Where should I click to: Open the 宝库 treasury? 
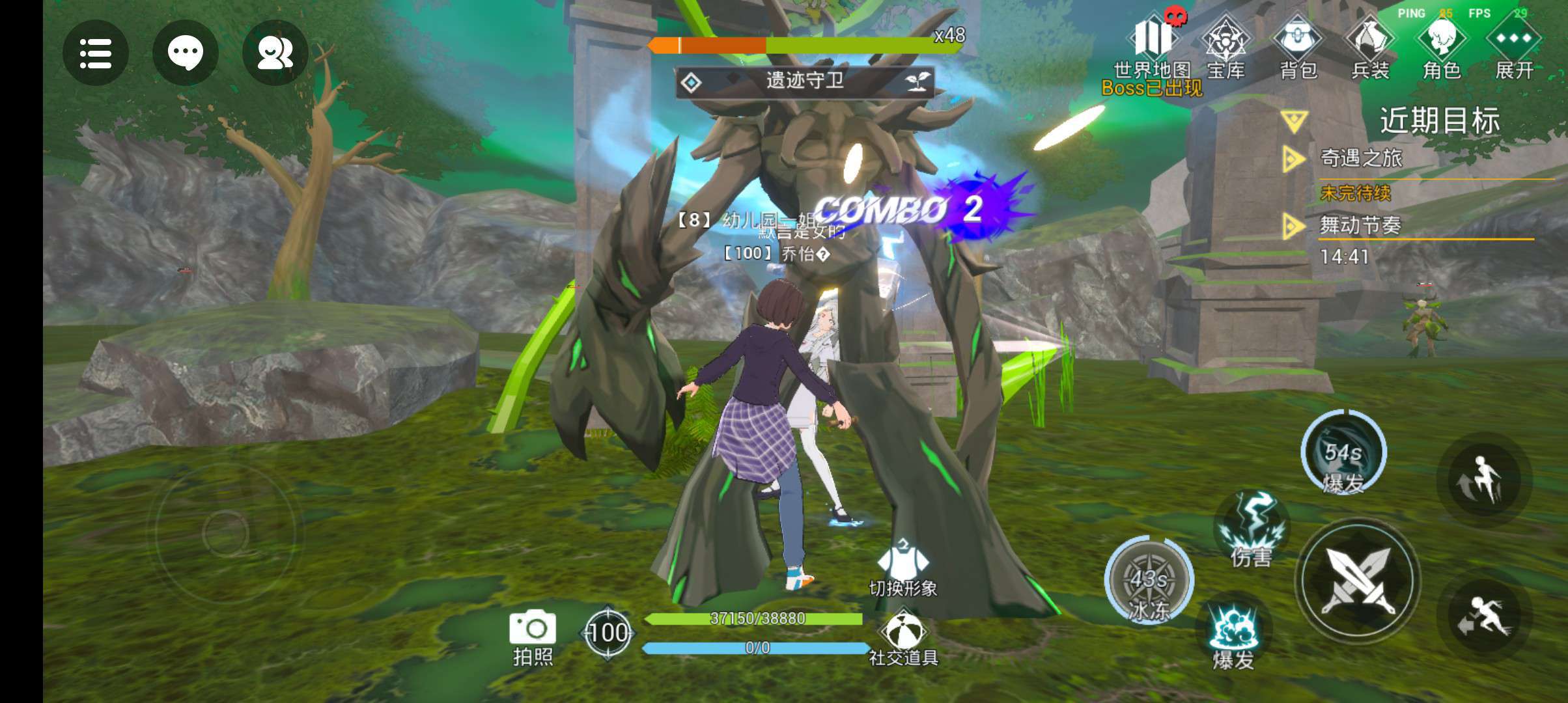coord(1225,46)
